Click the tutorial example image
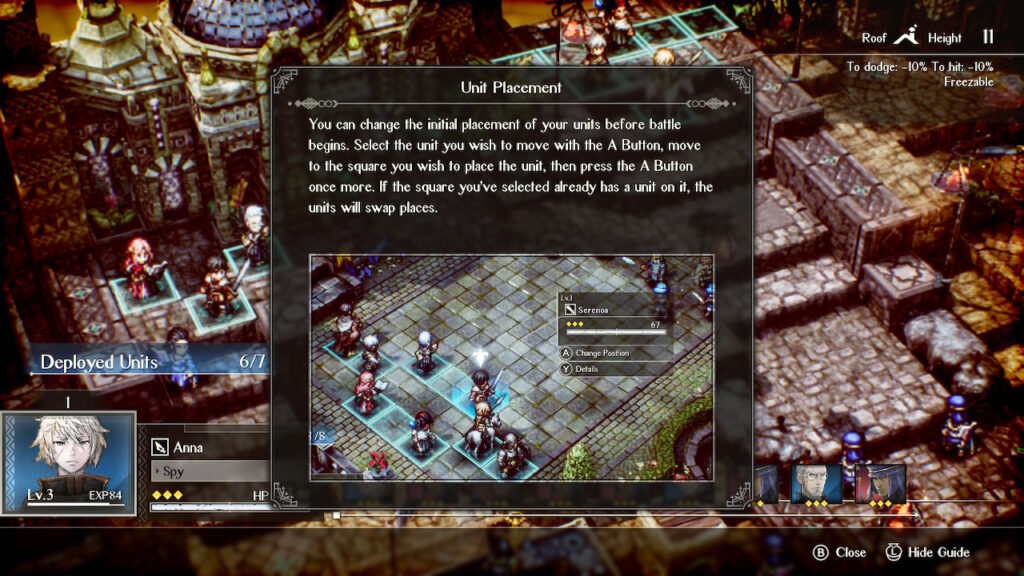 (x=511, y=368)
